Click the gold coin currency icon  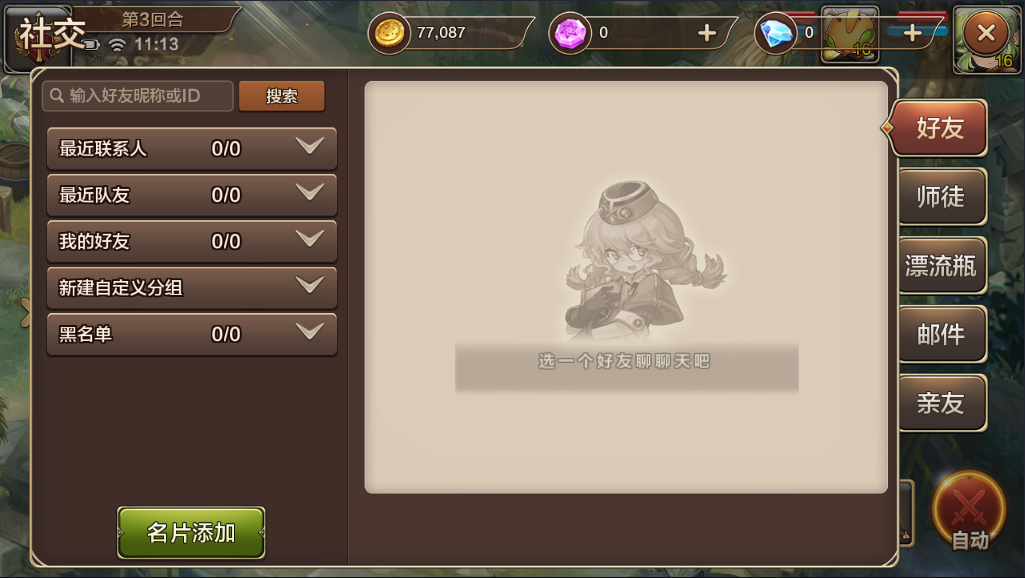[389, 33]
